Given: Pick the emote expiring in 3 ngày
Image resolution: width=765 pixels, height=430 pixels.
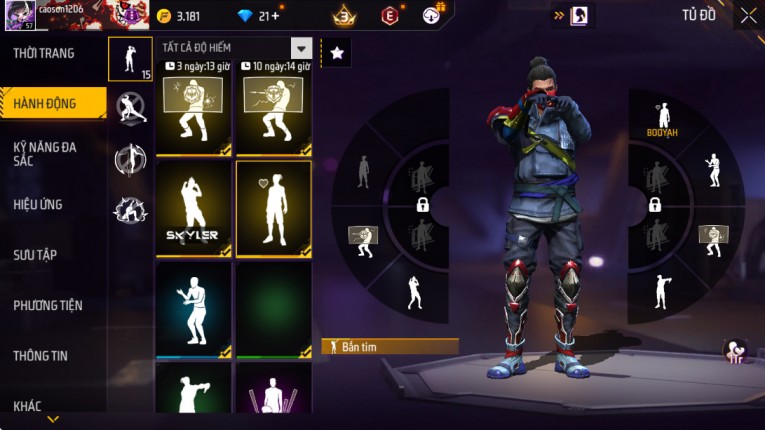Looking at the screenshot, I should pos(194,114).
